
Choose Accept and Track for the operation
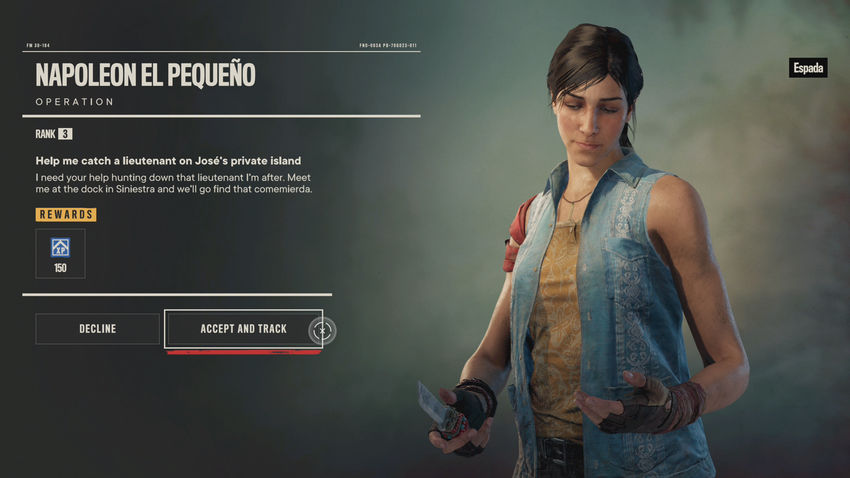243,329
